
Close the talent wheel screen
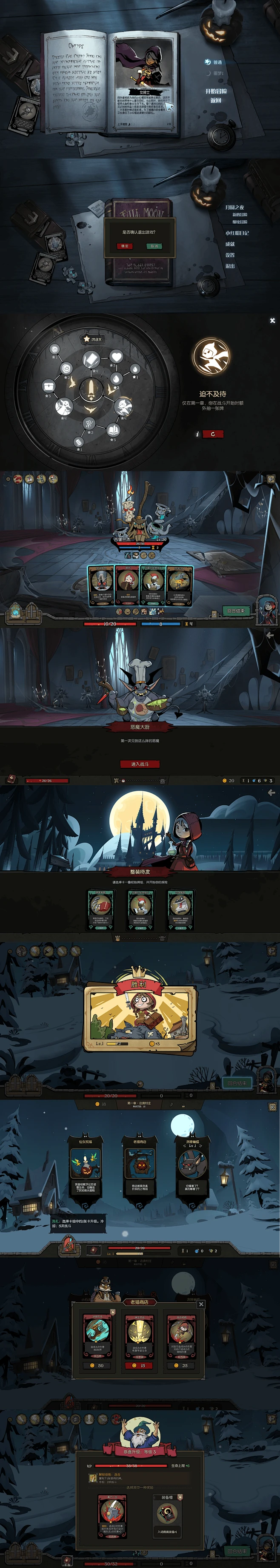click(x=272, y=320)
